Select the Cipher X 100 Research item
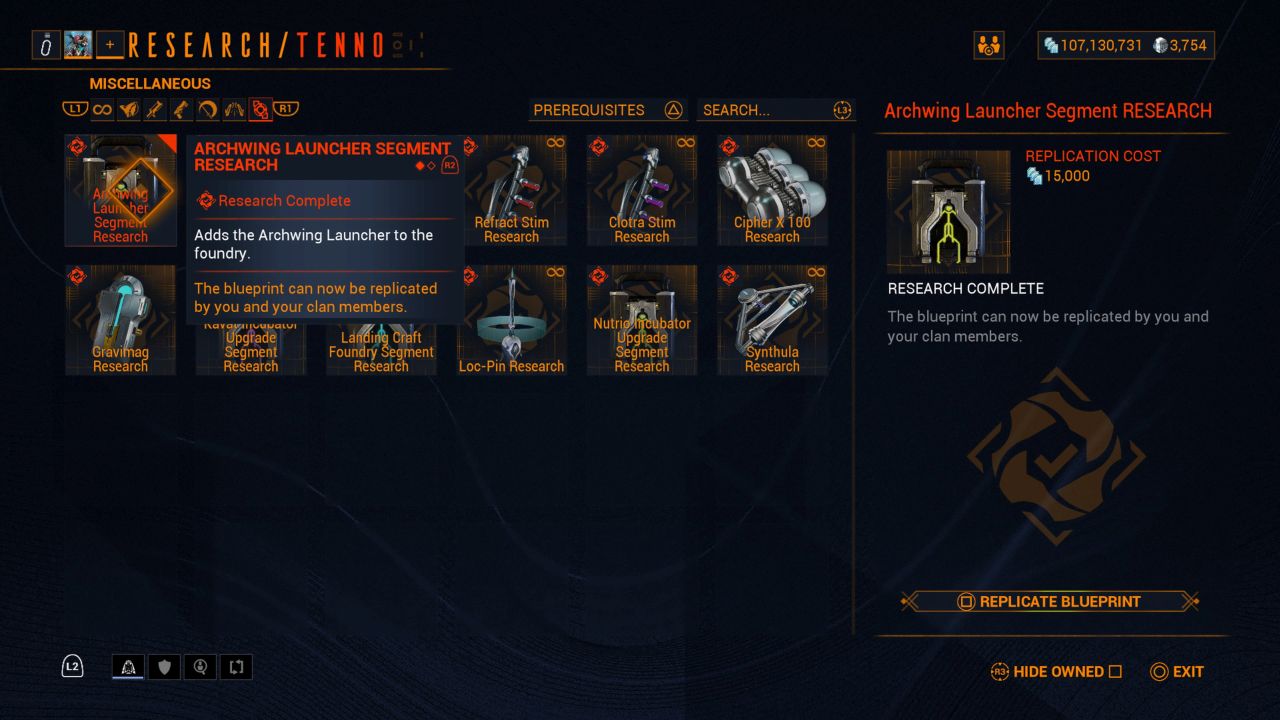 click(771, 190)
